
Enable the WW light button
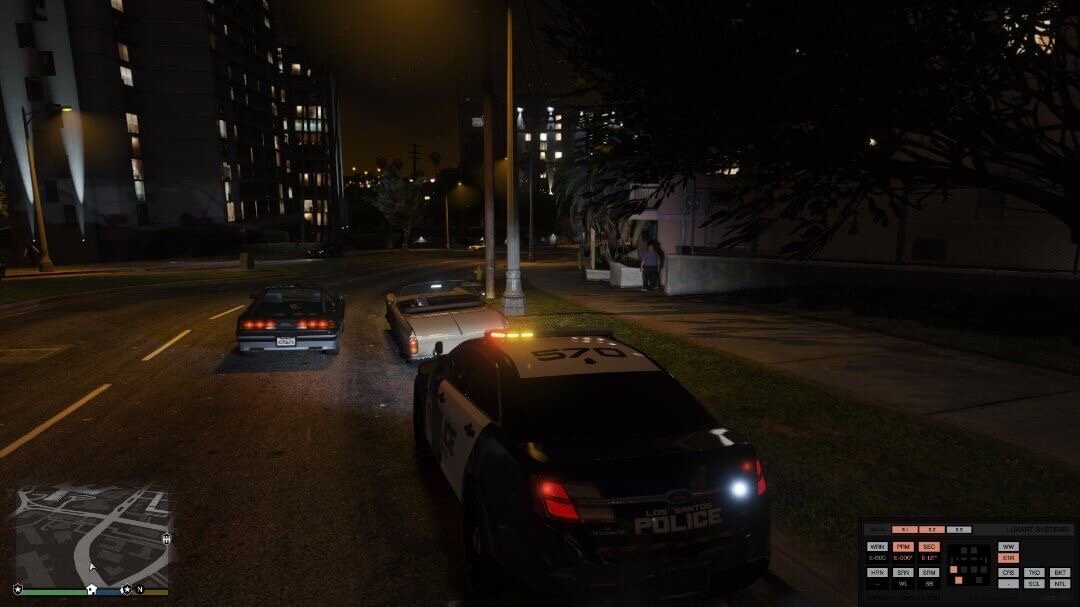pos(1008,547)
